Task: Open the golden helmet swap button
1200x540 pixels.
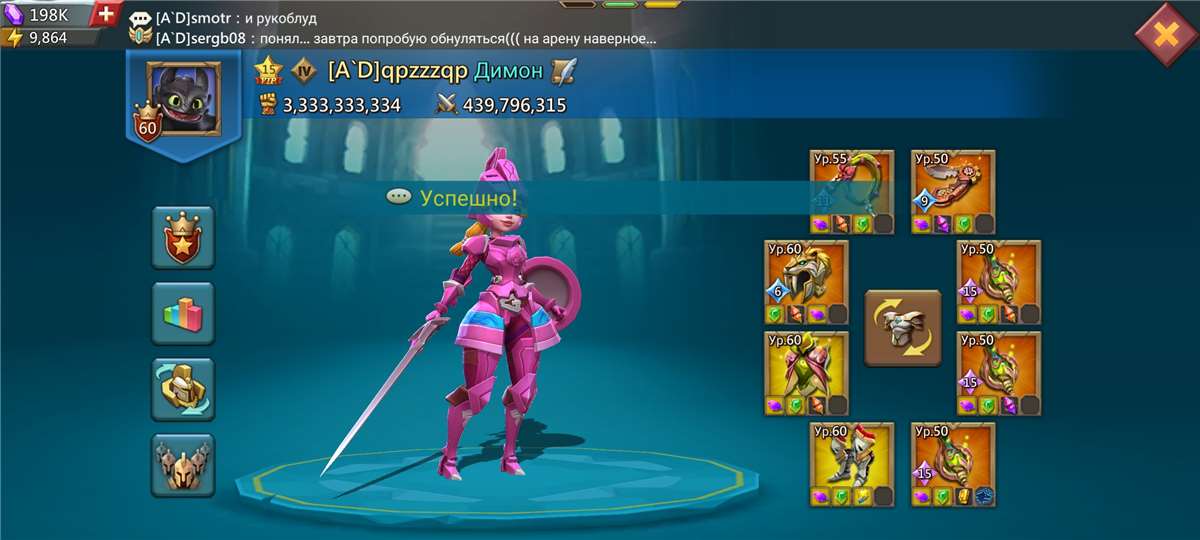Action: coord(182,389)
